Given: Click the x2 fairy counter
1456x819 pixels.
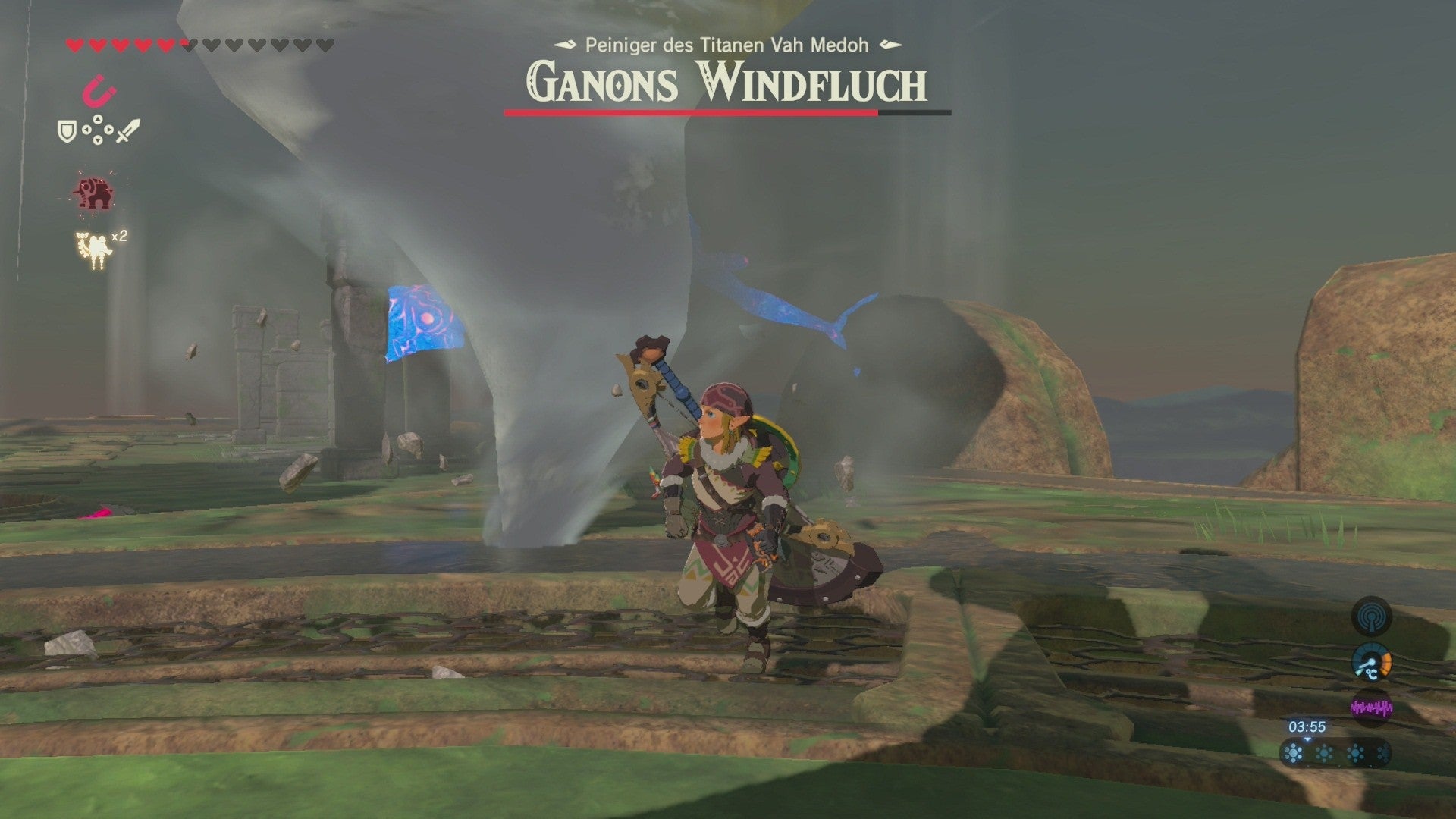Looking at the screenshot, I should point(118,237).
